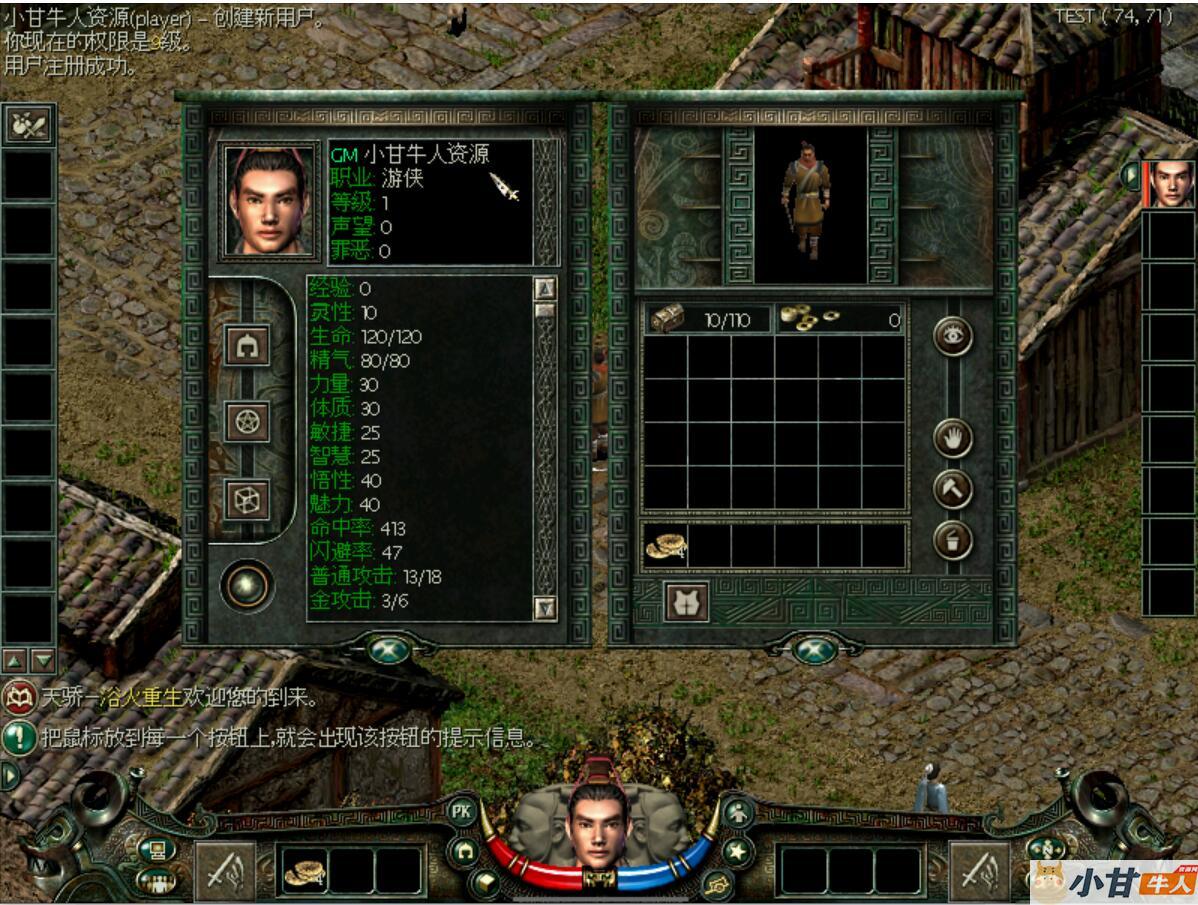1198x905 pixels.
Task: Use the rope item in the hotbar
Action: [x=303, y=872]
